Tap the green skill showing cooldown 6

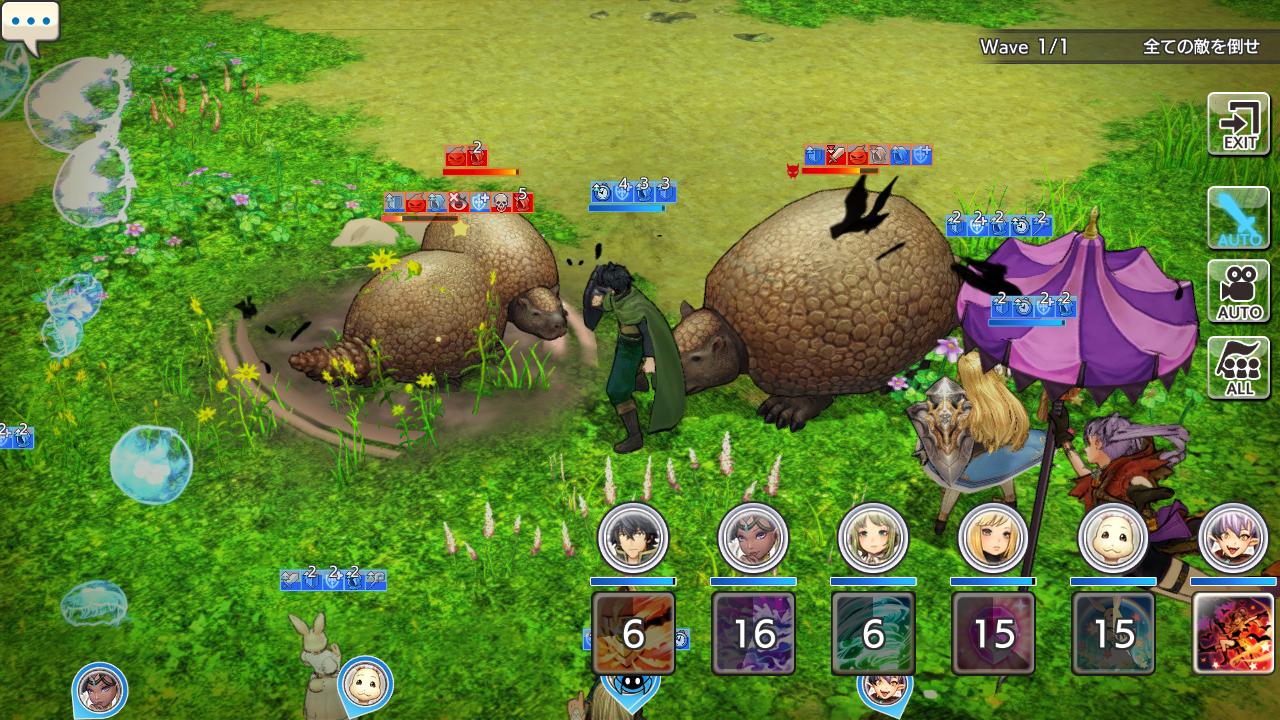point(873,633)
